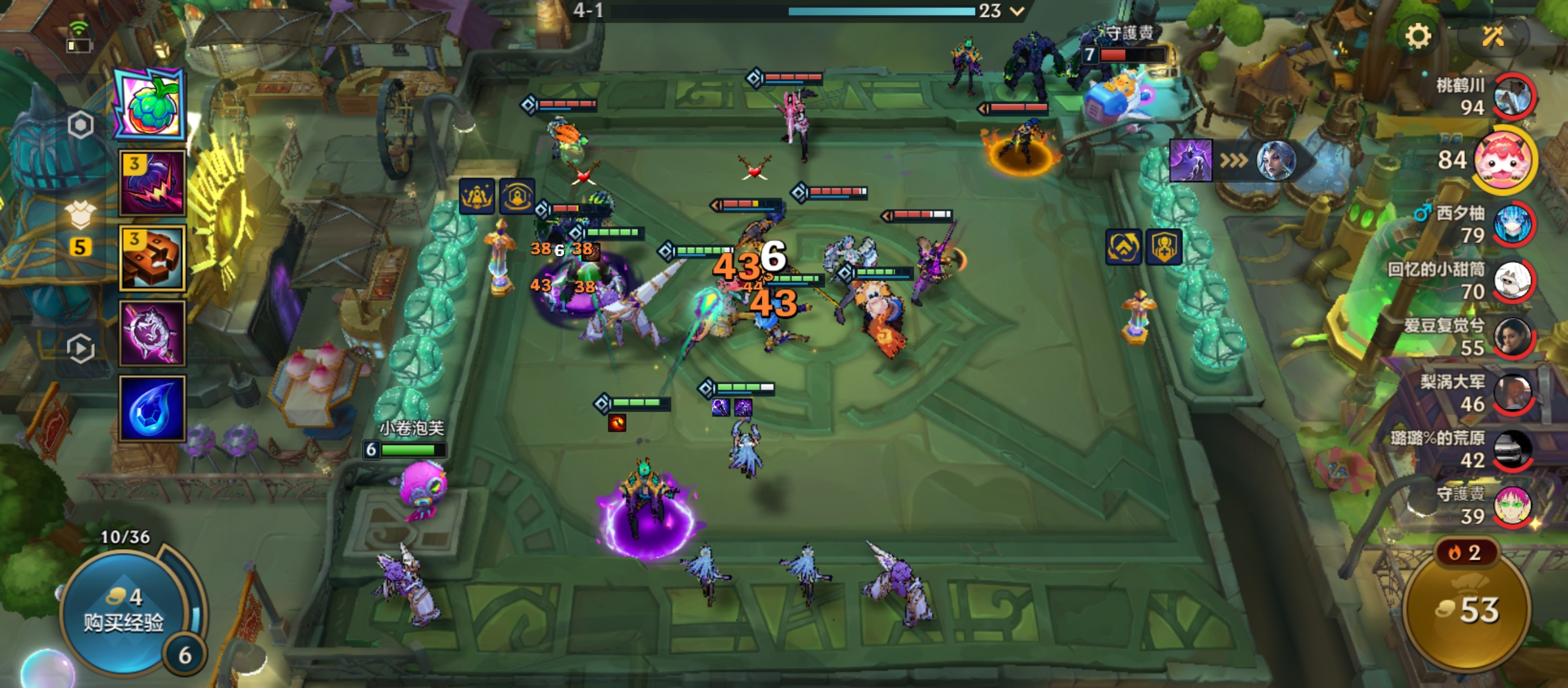View player 西夕柚's board
1568x688 pixels.
1512,224
